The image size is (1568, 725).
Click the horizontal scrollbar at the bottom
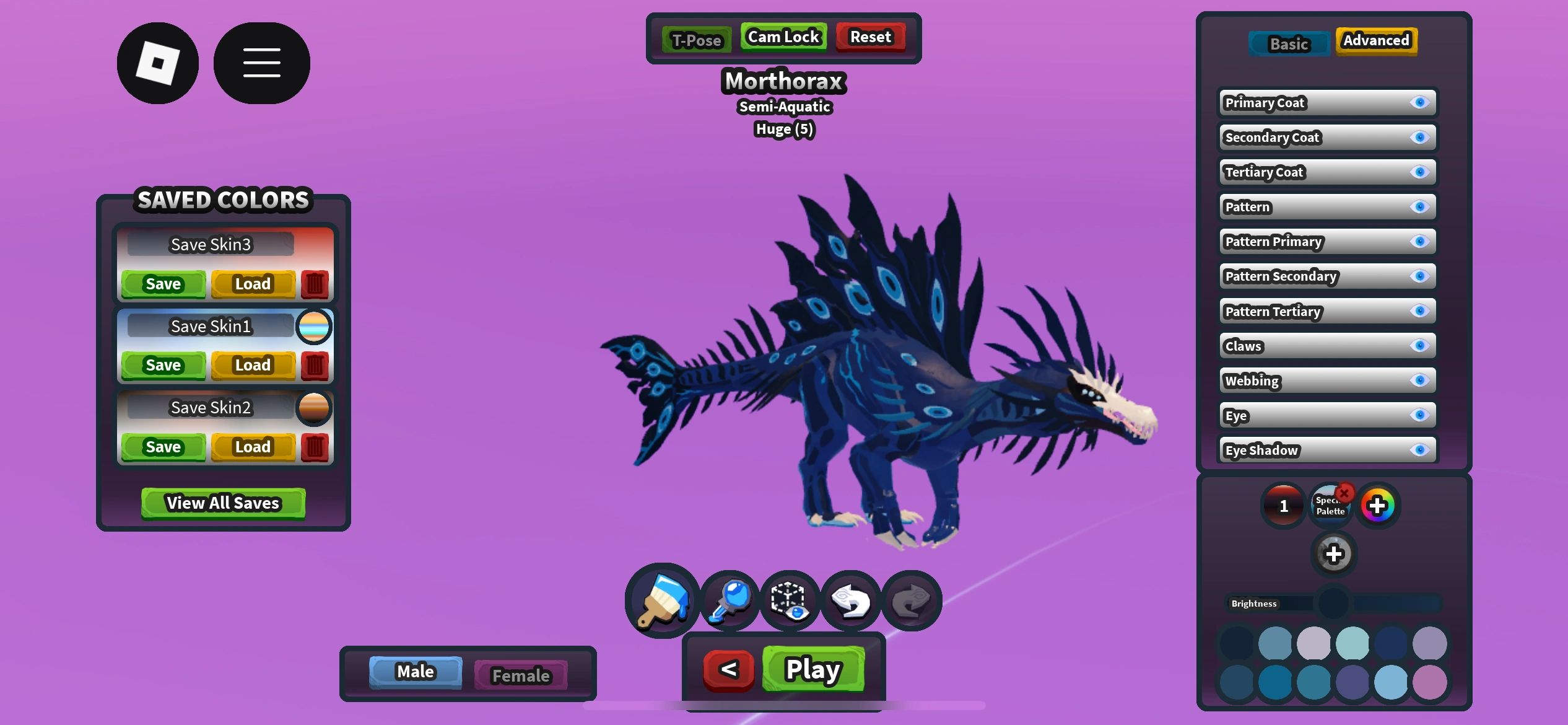(784, 705)
